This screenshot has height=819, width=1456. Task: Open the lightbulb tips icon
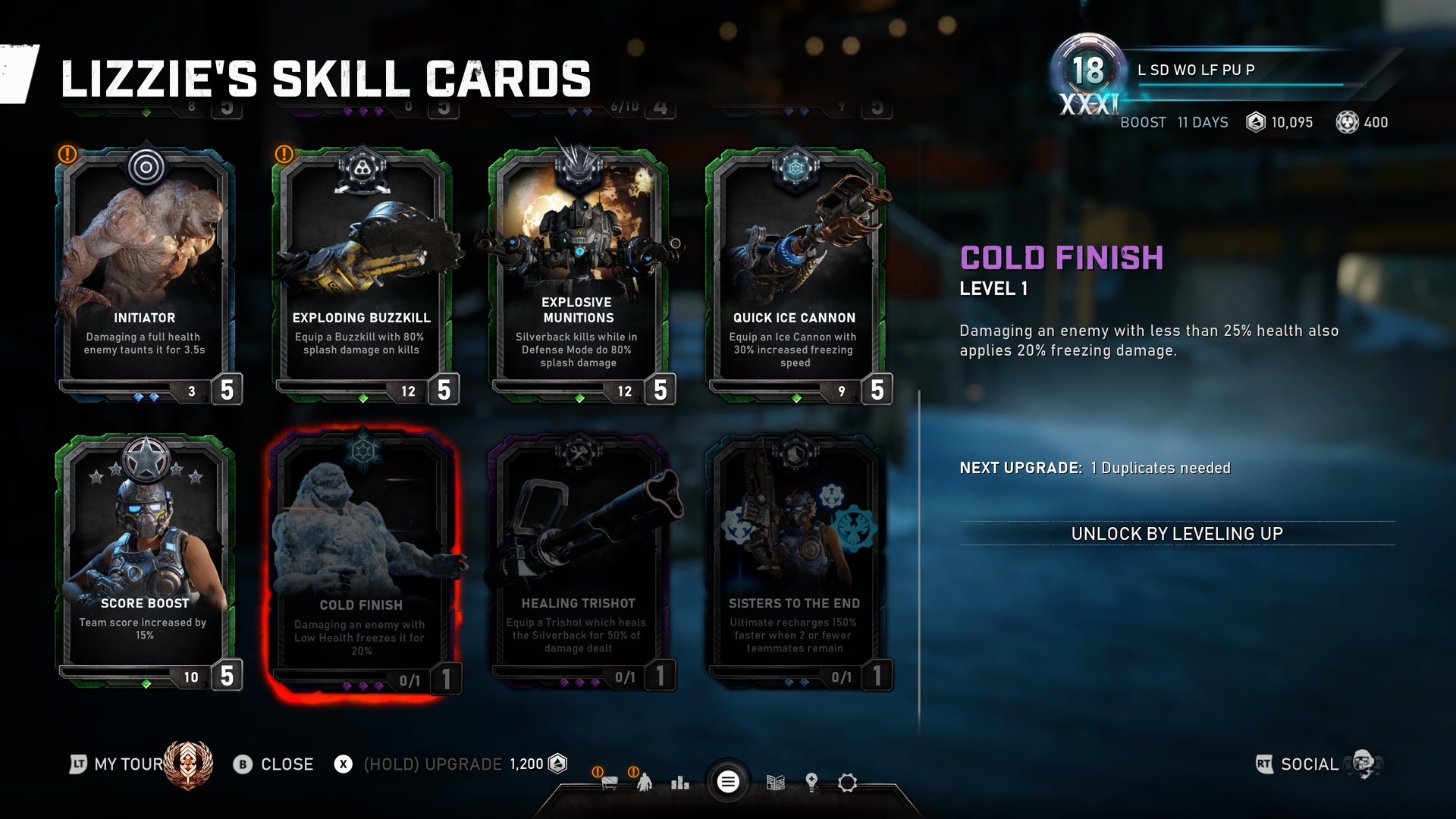[811, 782]
